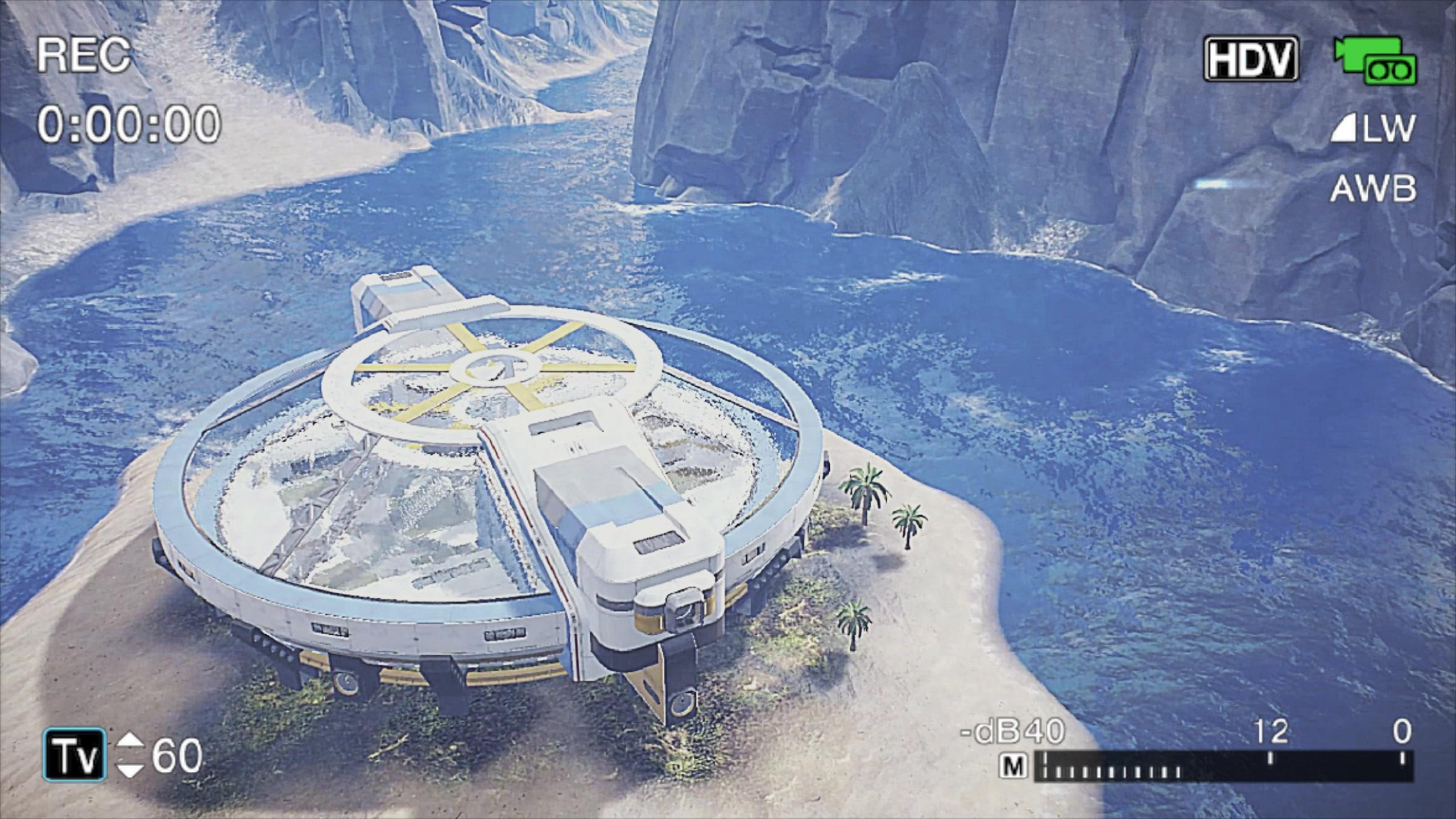Click the shutter speed up/down arrows
1456x819 pixels.
coord(130,755)
